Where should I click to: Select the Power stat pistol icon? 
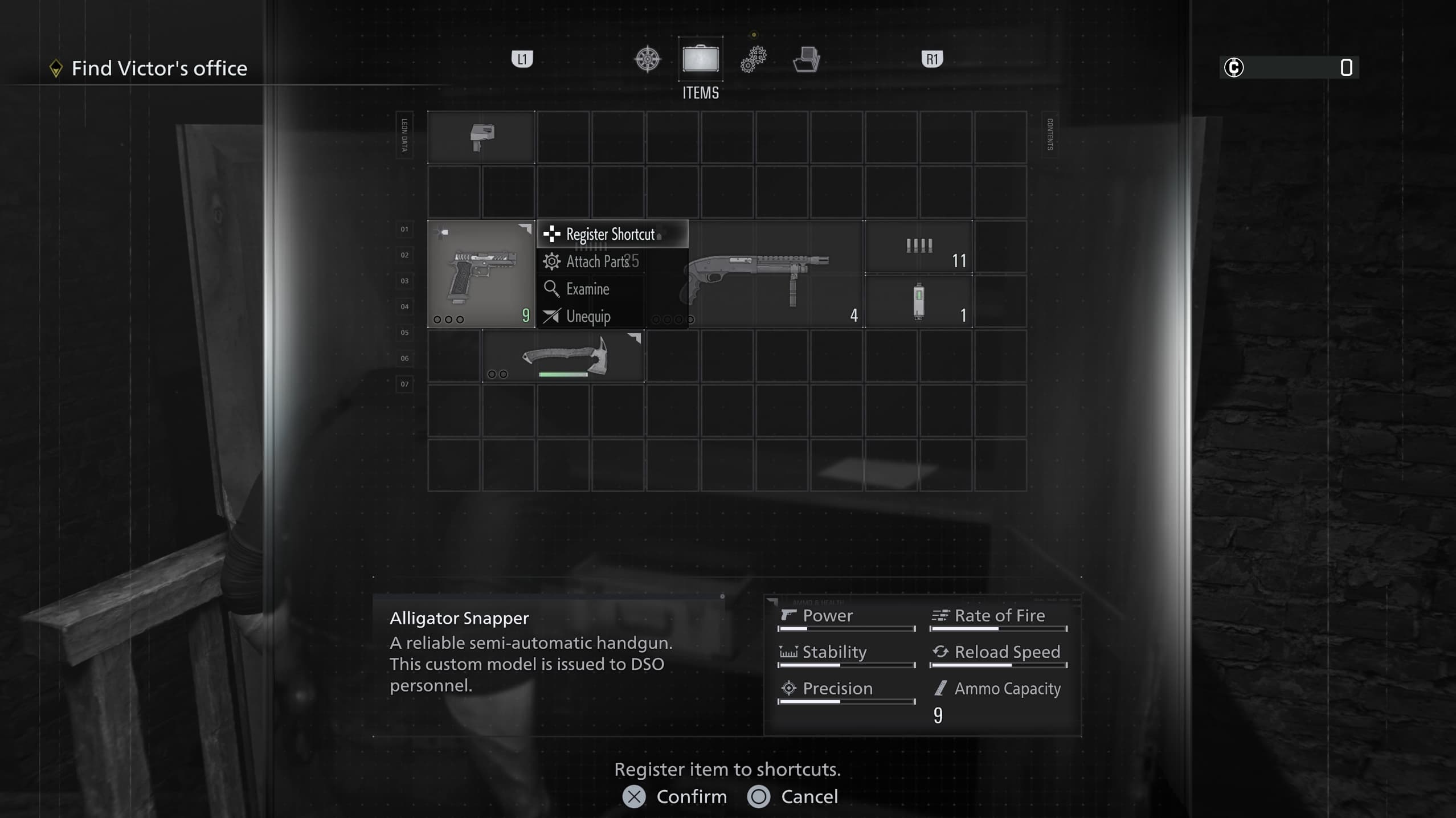point(788,615)
